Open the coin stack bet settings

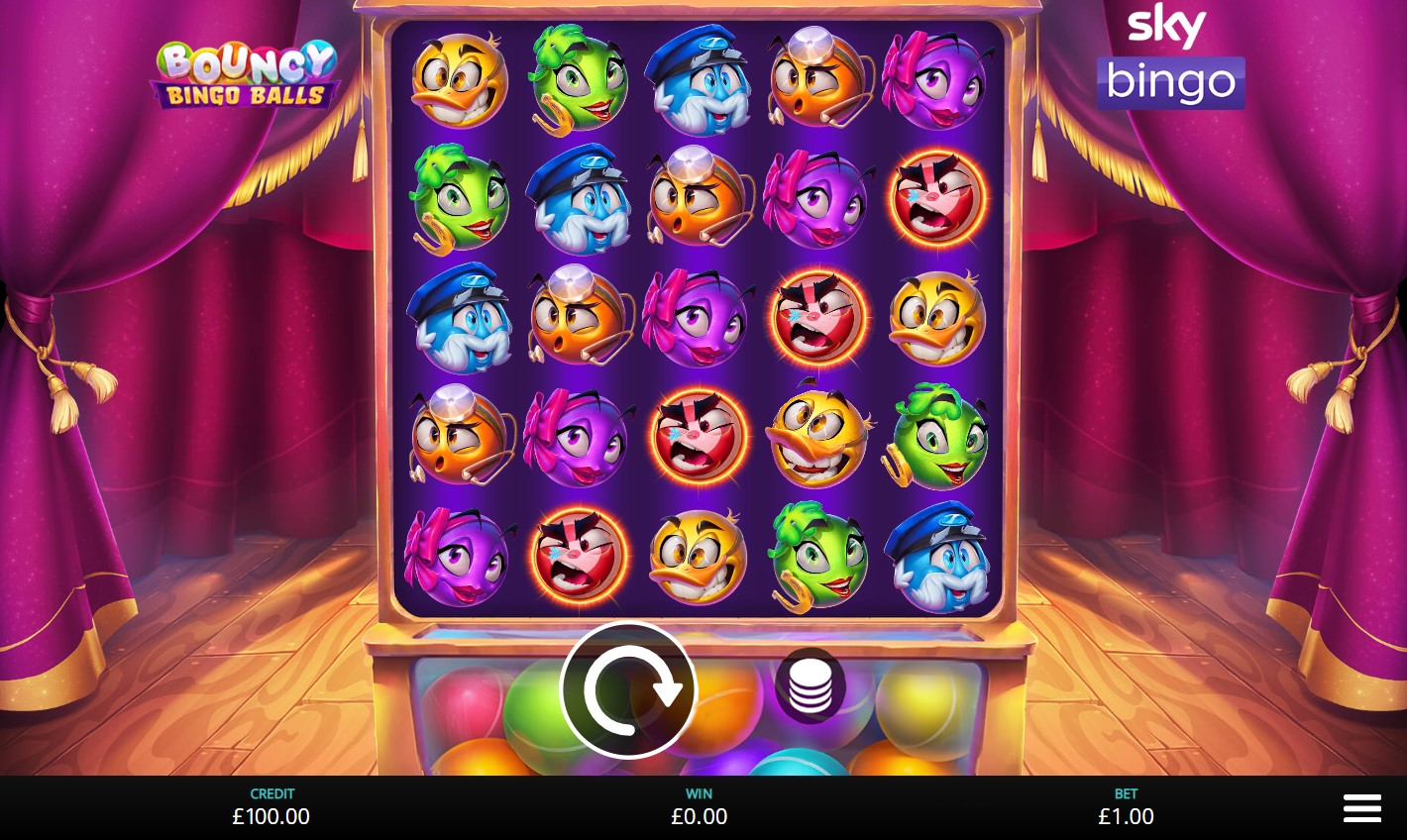810,684
